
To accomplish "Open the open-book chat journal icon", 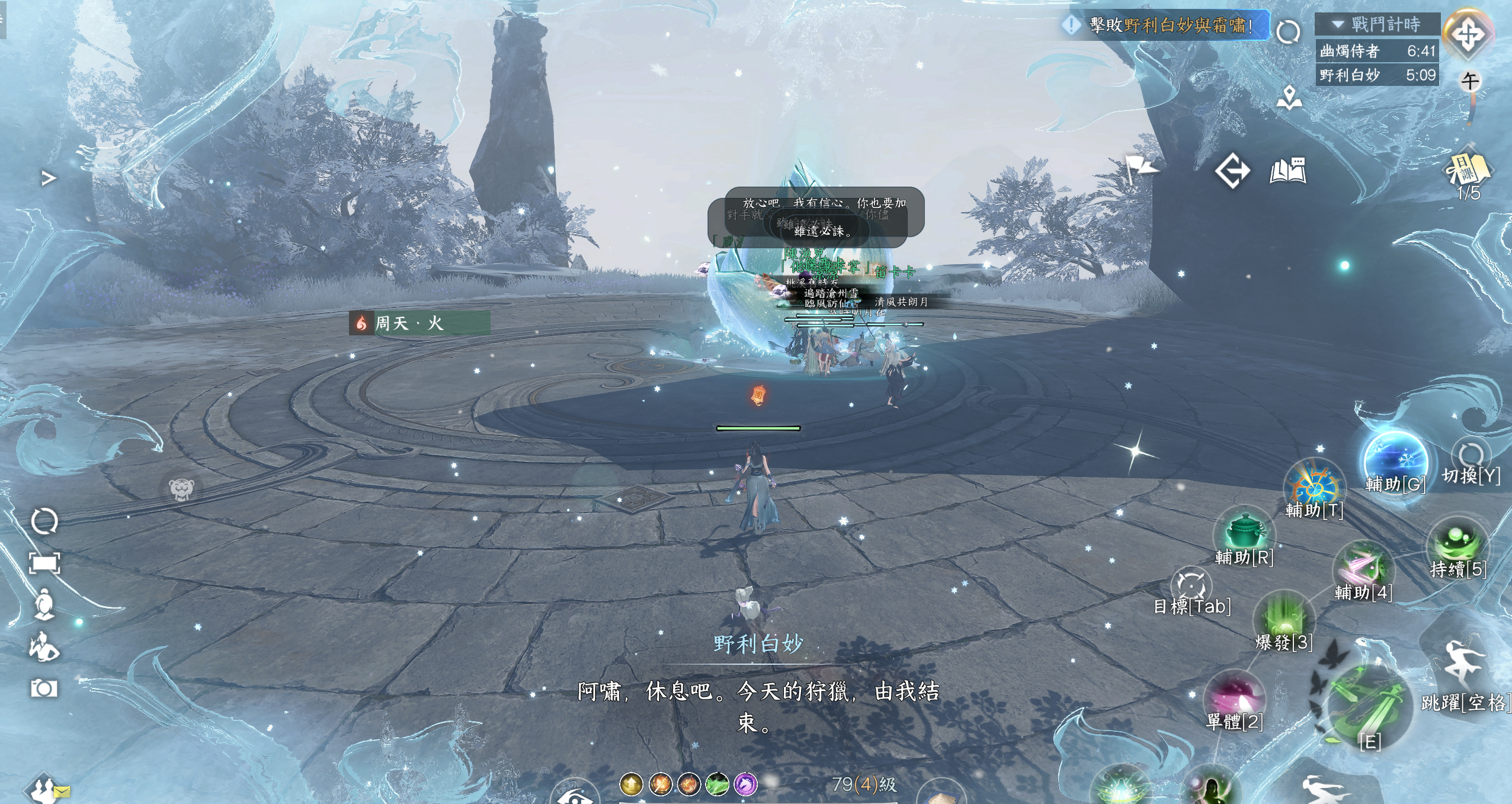I will (1288, 171).
